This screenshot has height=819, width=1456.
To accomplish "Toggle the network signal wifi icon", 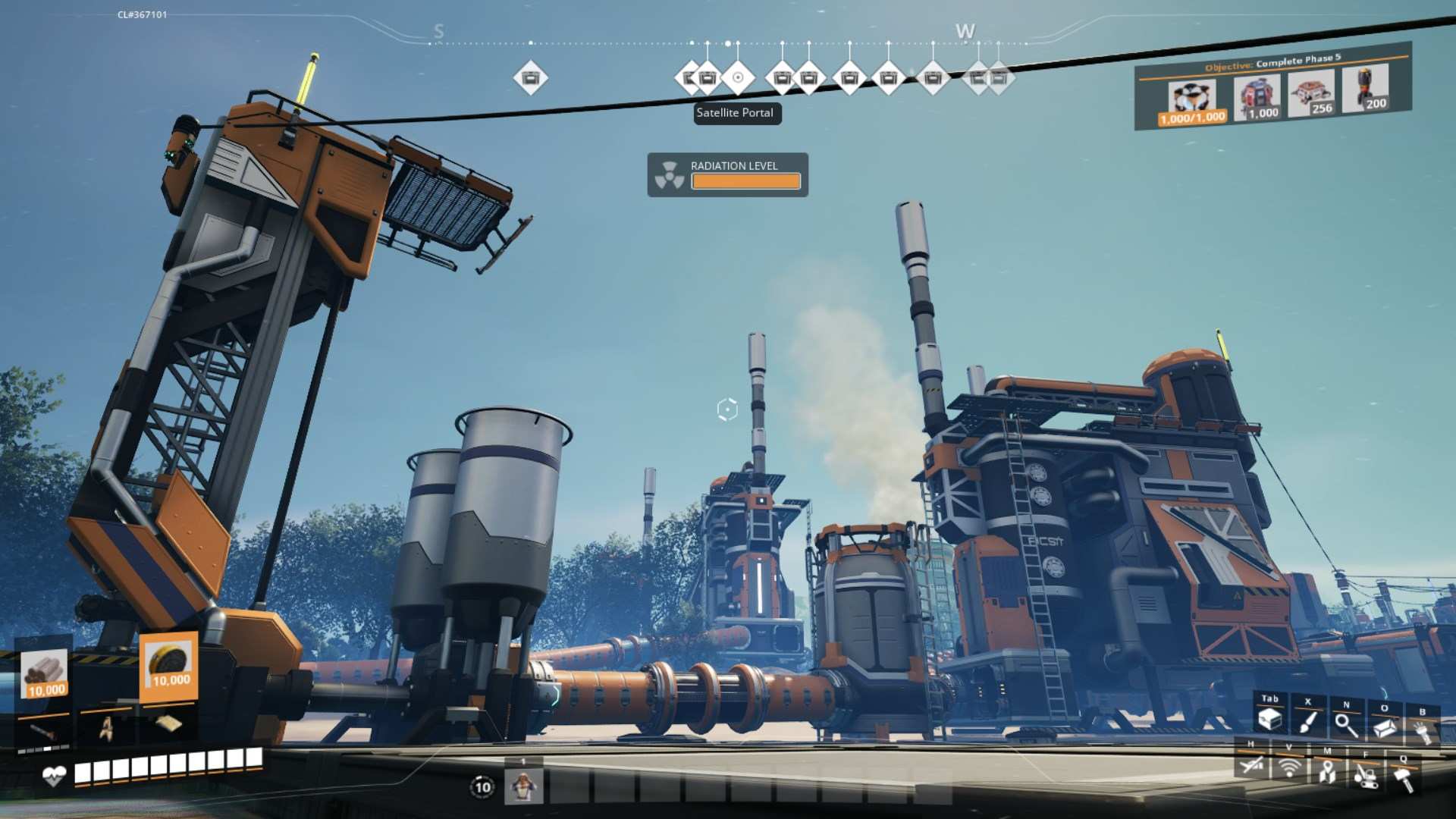I will coord(1289,767).
